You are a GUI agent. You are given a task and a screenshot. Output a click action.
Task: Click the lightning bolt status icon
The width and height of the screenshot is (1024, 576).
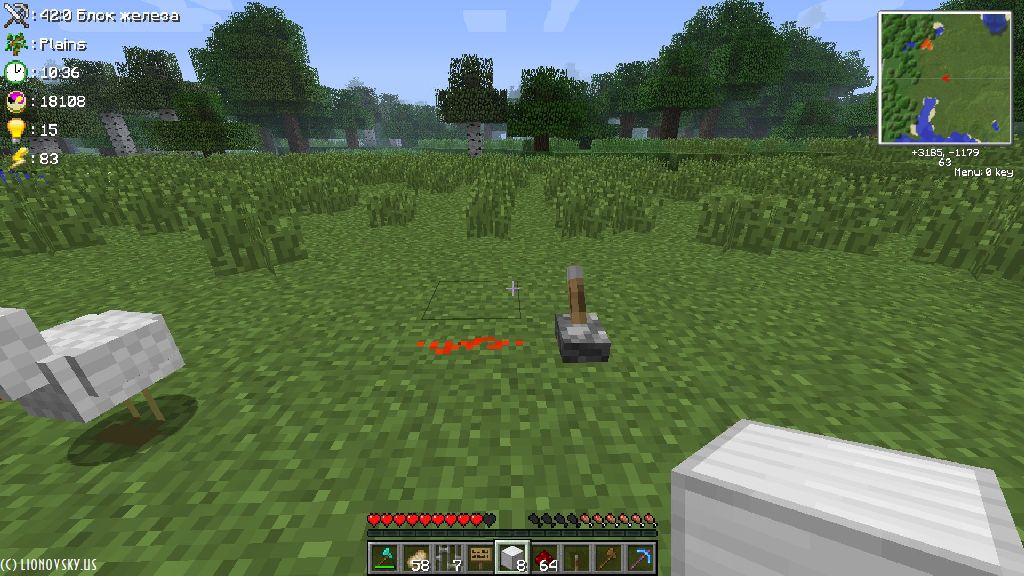15,158
